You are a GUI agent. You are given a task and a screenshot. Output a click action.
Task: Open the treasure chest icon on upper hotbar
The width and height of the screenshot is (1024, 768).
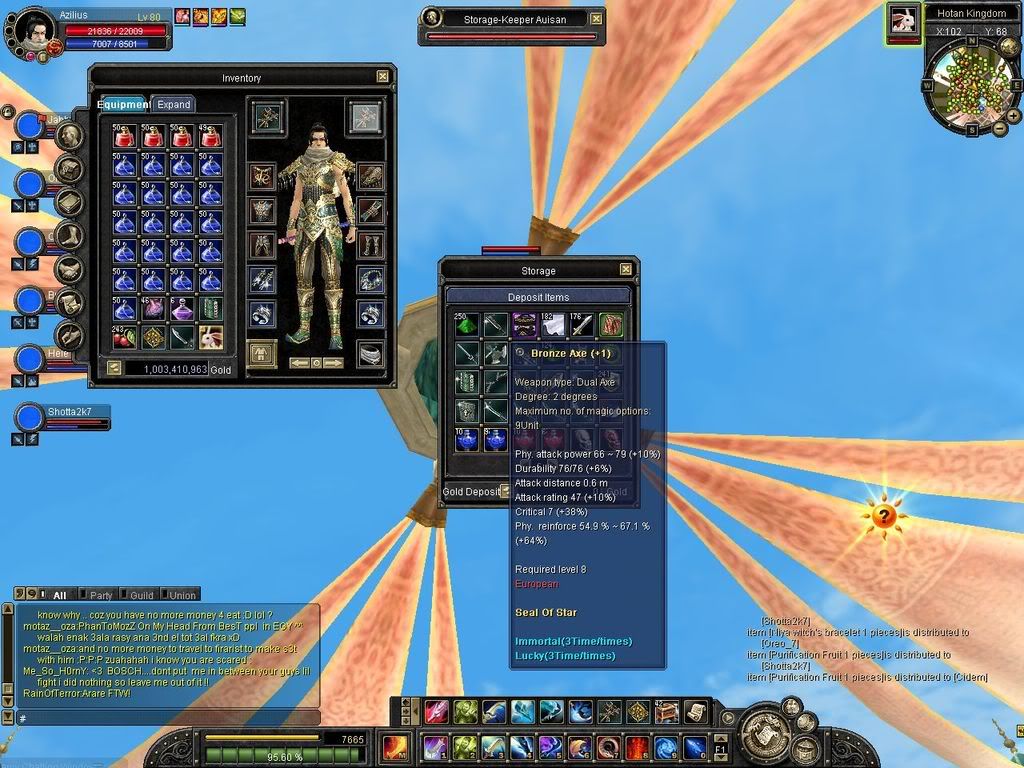[666, 712]
